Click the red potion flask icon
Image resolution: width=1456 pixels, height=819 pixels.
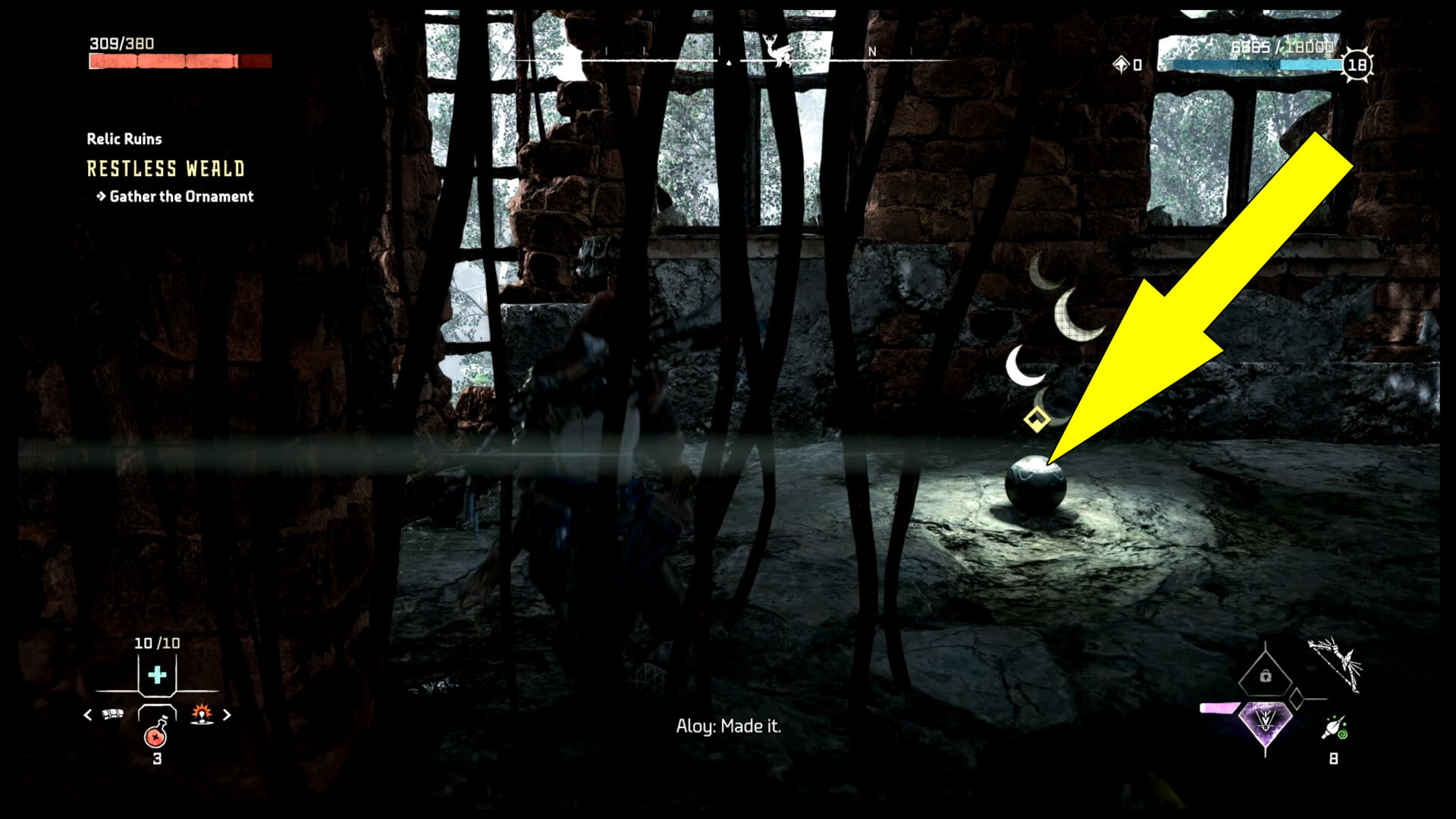tap(156, 738)
